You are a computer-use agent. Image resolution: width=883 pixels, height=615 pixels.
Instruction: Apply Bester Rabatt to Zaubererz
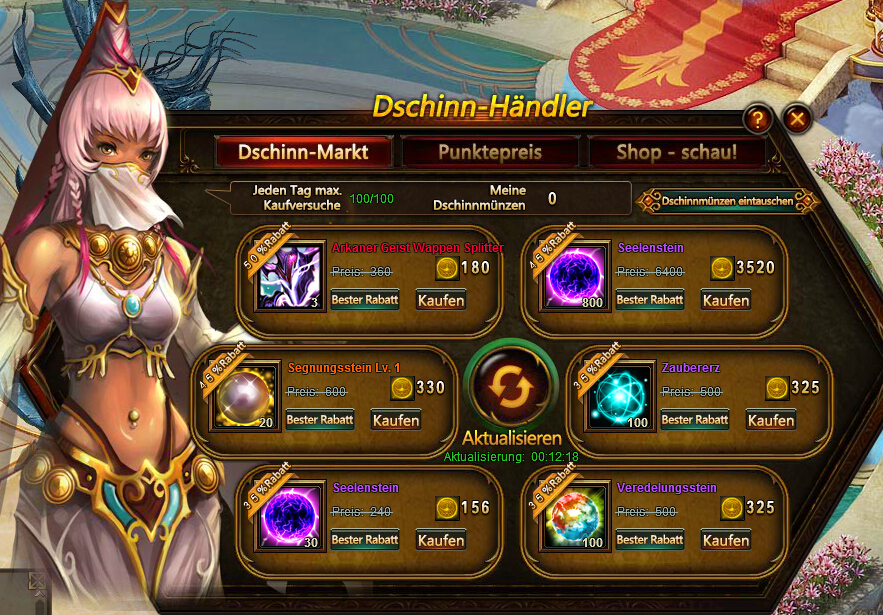pyautogui.click(x=695, y=420)
